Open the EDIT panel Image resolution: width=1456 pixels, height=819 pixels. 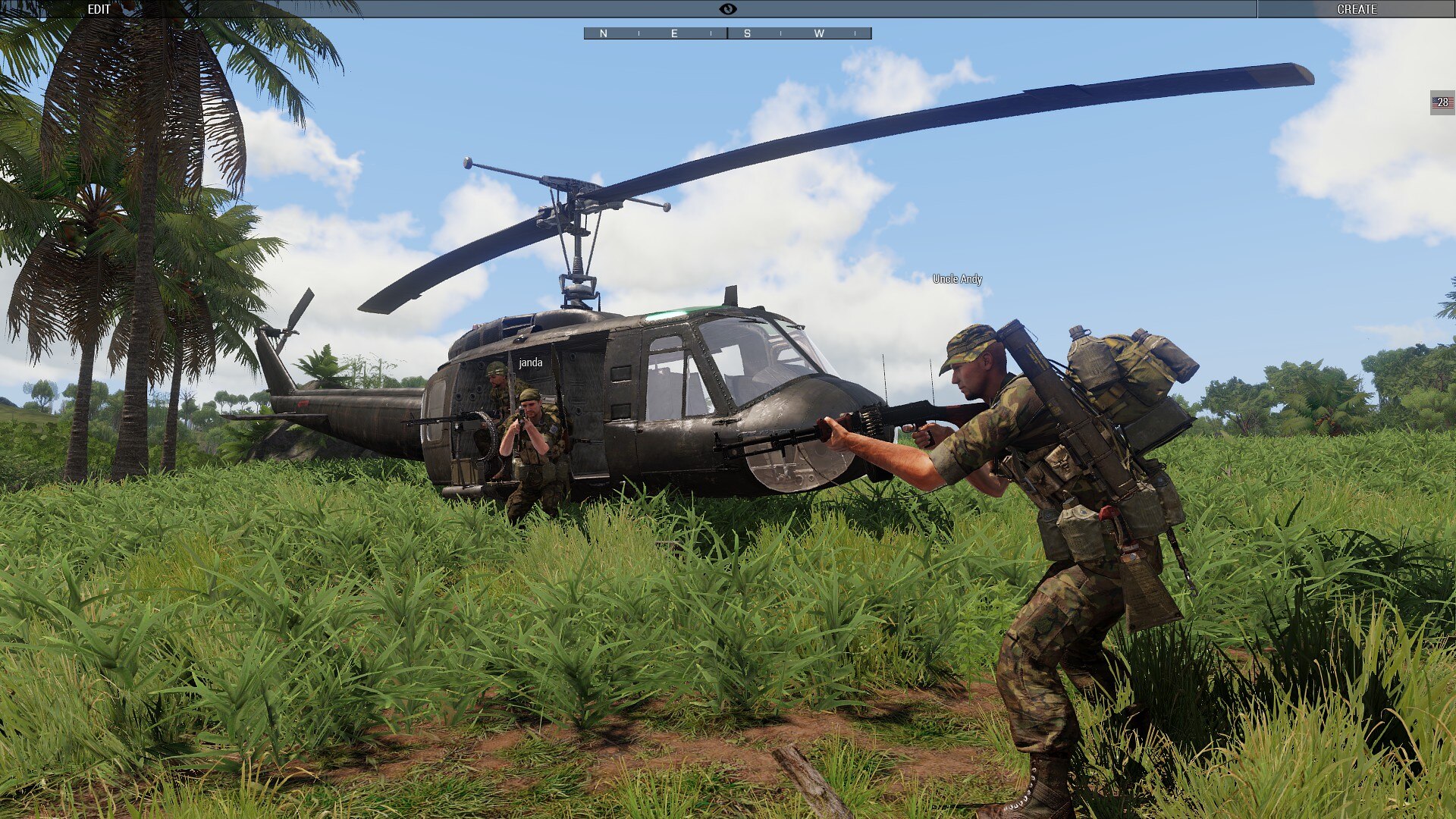coord(99,9)
